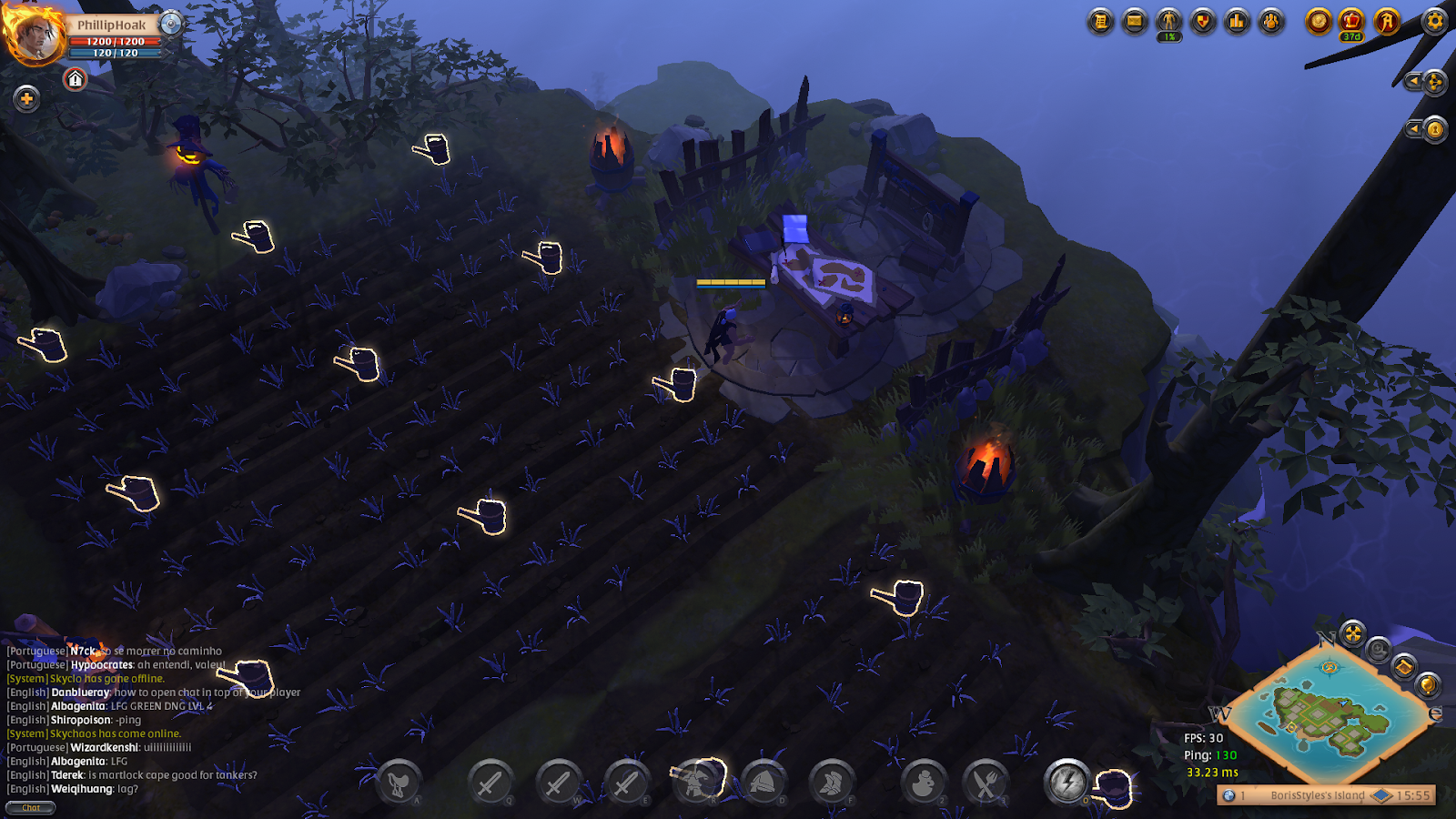Viewport: 1456px width, 819px height.
Task: Open the party members icon
Action: point(1271,20)
